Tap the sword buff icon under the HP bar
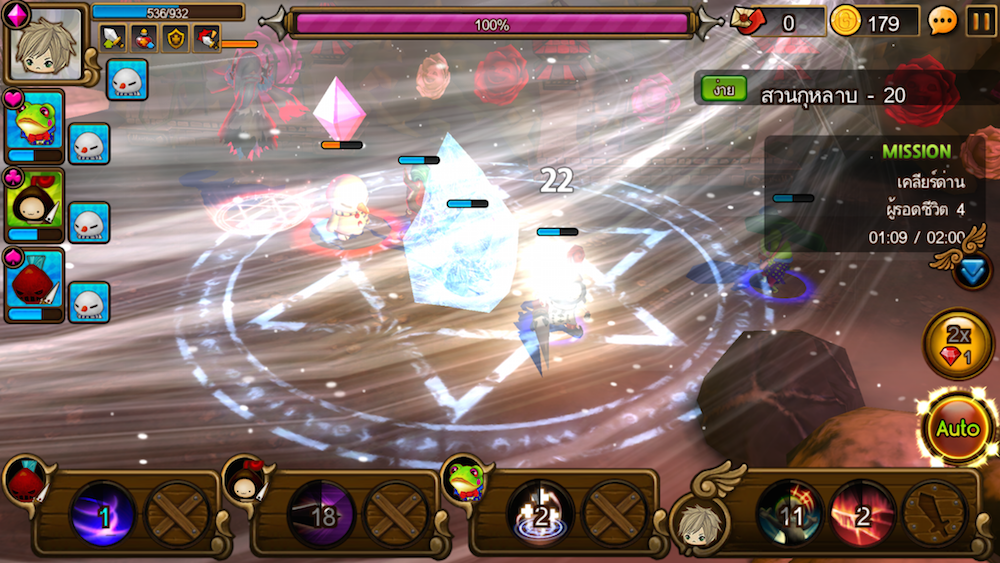The width and height of the screenshot is (1000, 563). coord(113,38)
